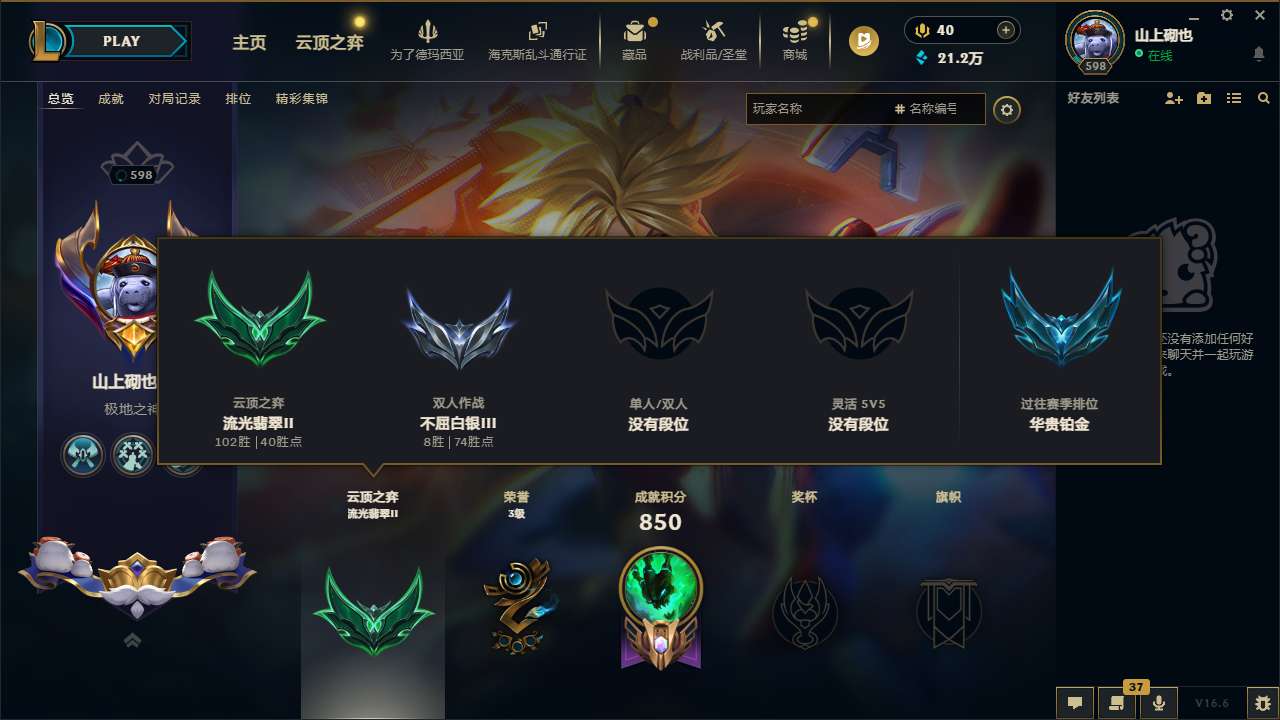Search friends with the magnifier icon
Screen dimensions: 1280x720
1263,98
